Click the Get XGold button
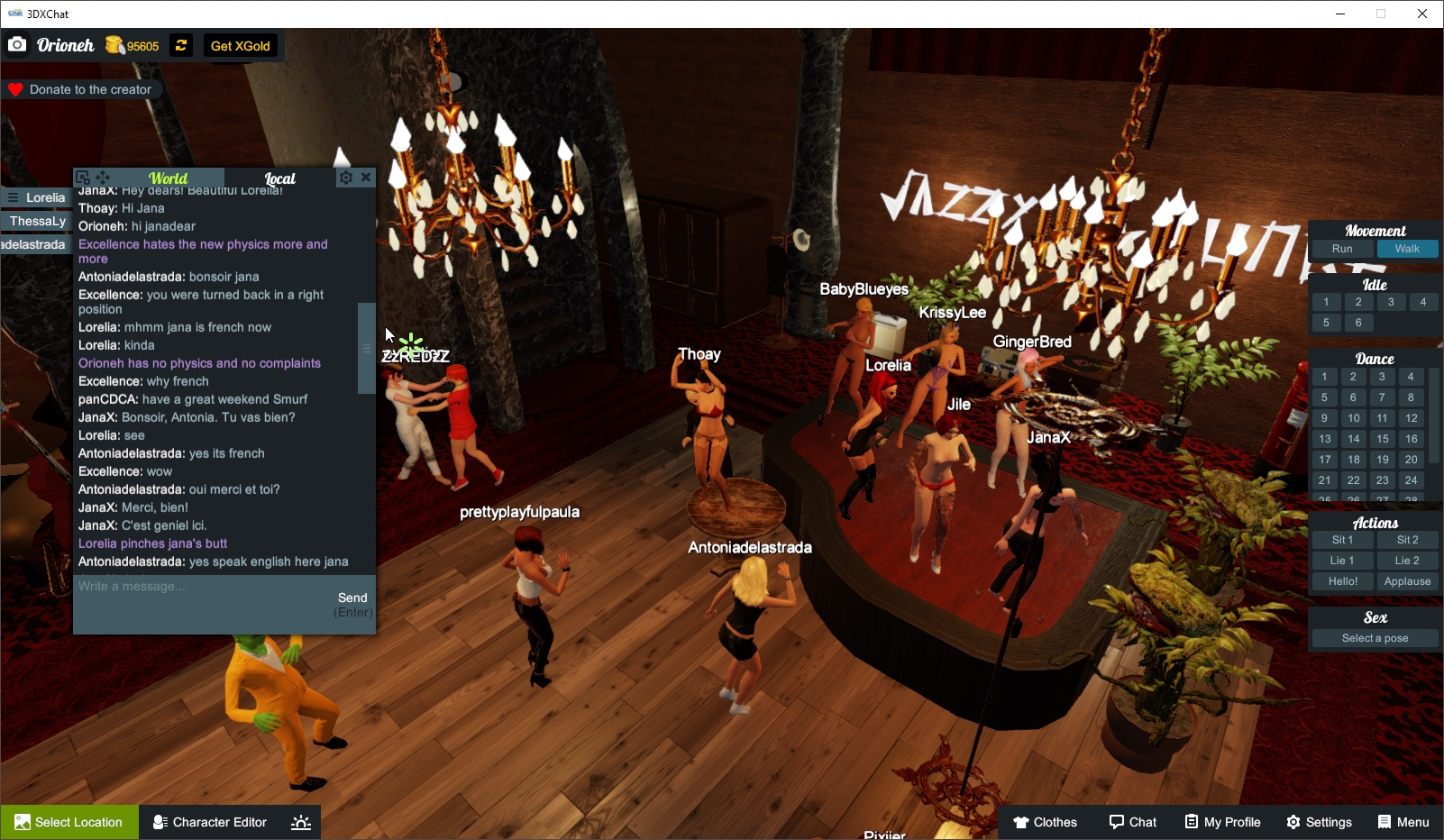 (x=241, y=44)
